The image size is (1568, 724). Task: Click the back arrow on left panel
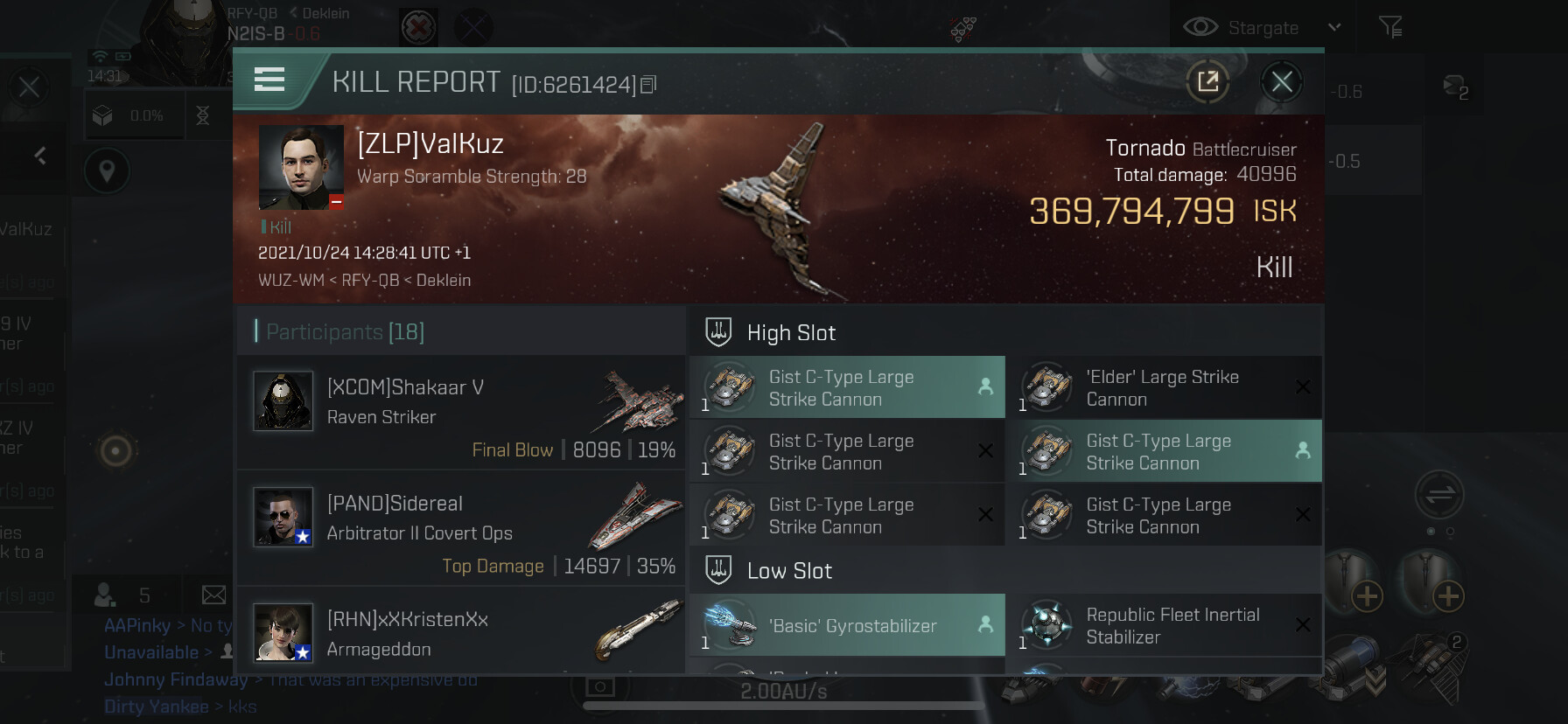(x=40, y=157)
